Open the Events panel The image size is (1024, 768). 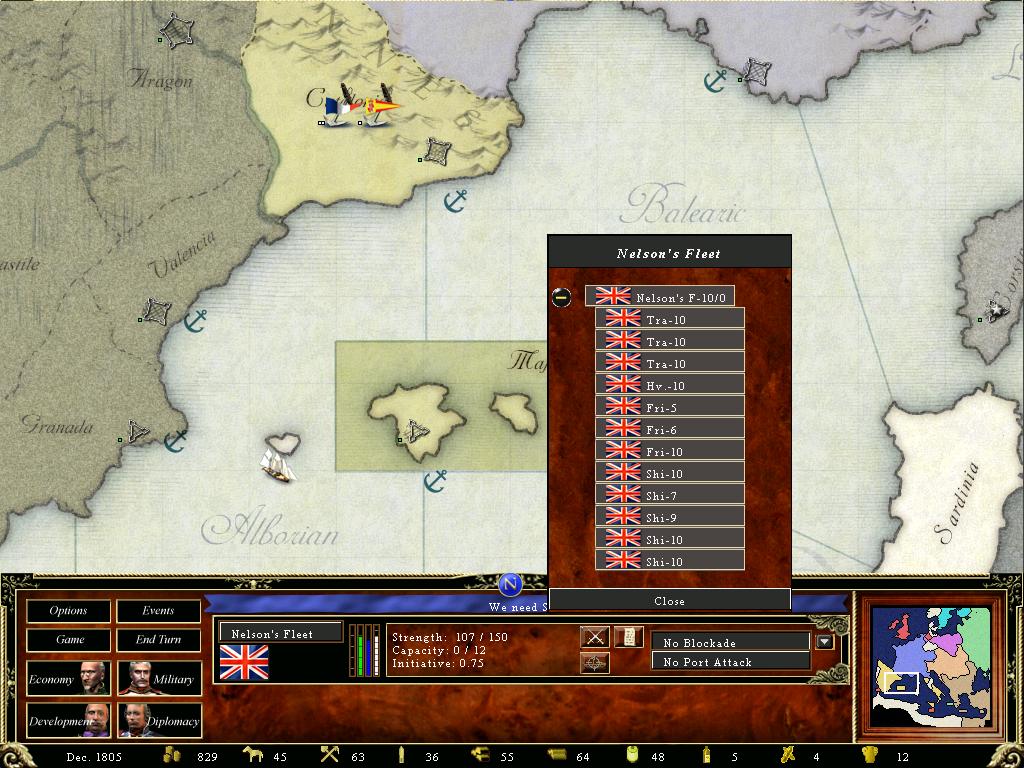pyautogui.click(x=158, y=610)
